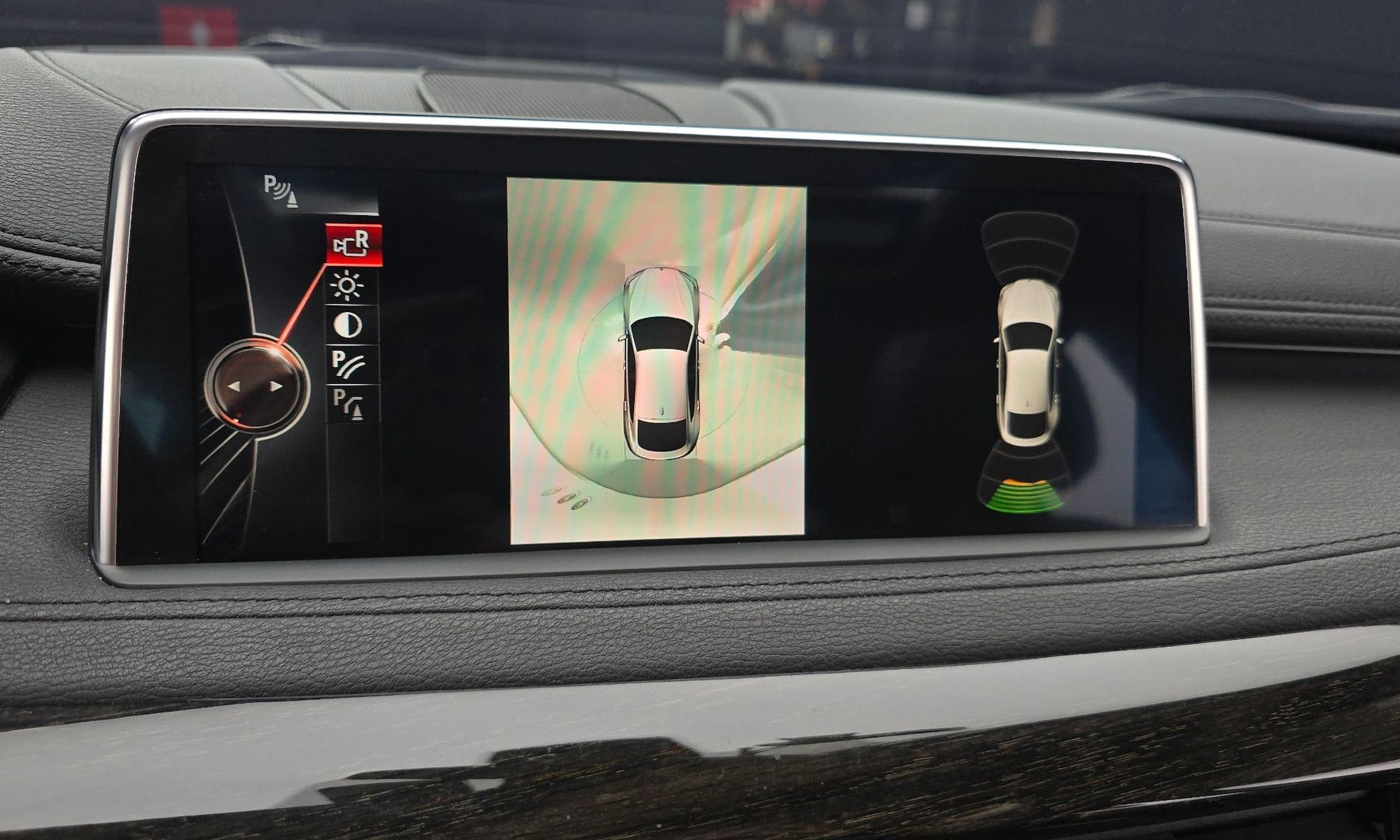Toggle the obstacle marking cone icon

tap(349, 404)
